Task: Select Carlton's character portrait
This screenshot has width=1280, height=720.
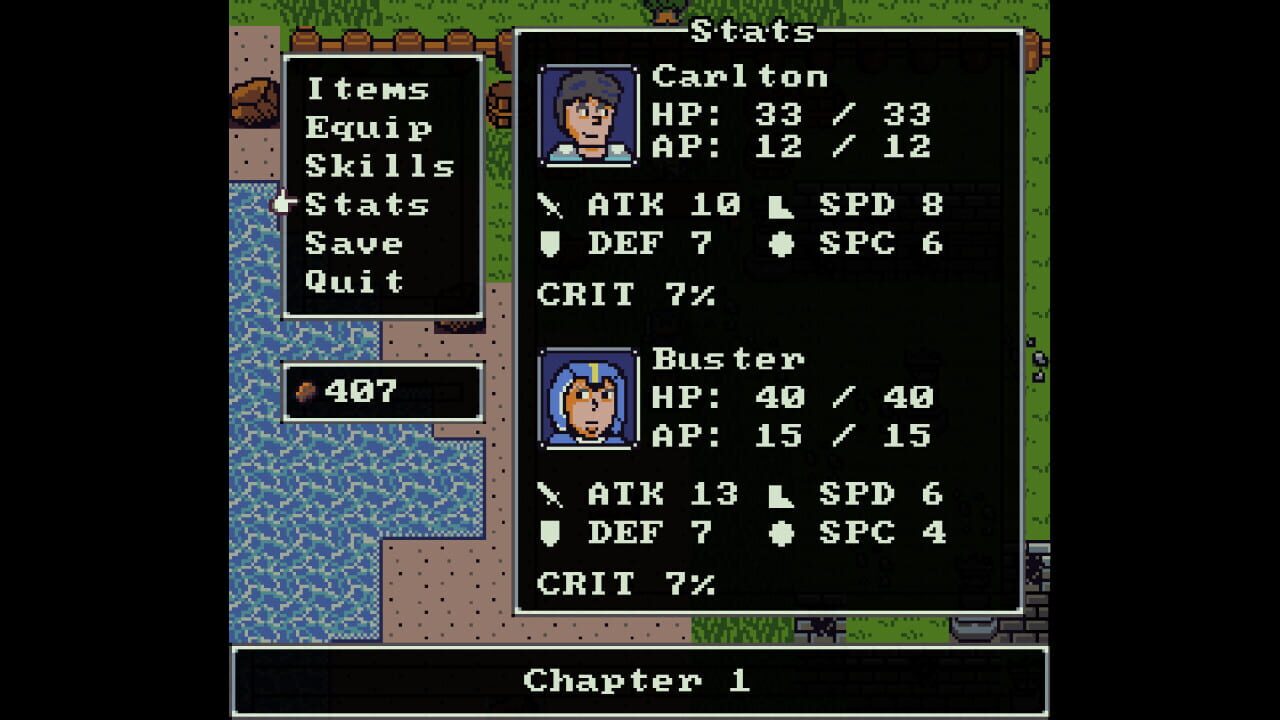Action: 586,112
